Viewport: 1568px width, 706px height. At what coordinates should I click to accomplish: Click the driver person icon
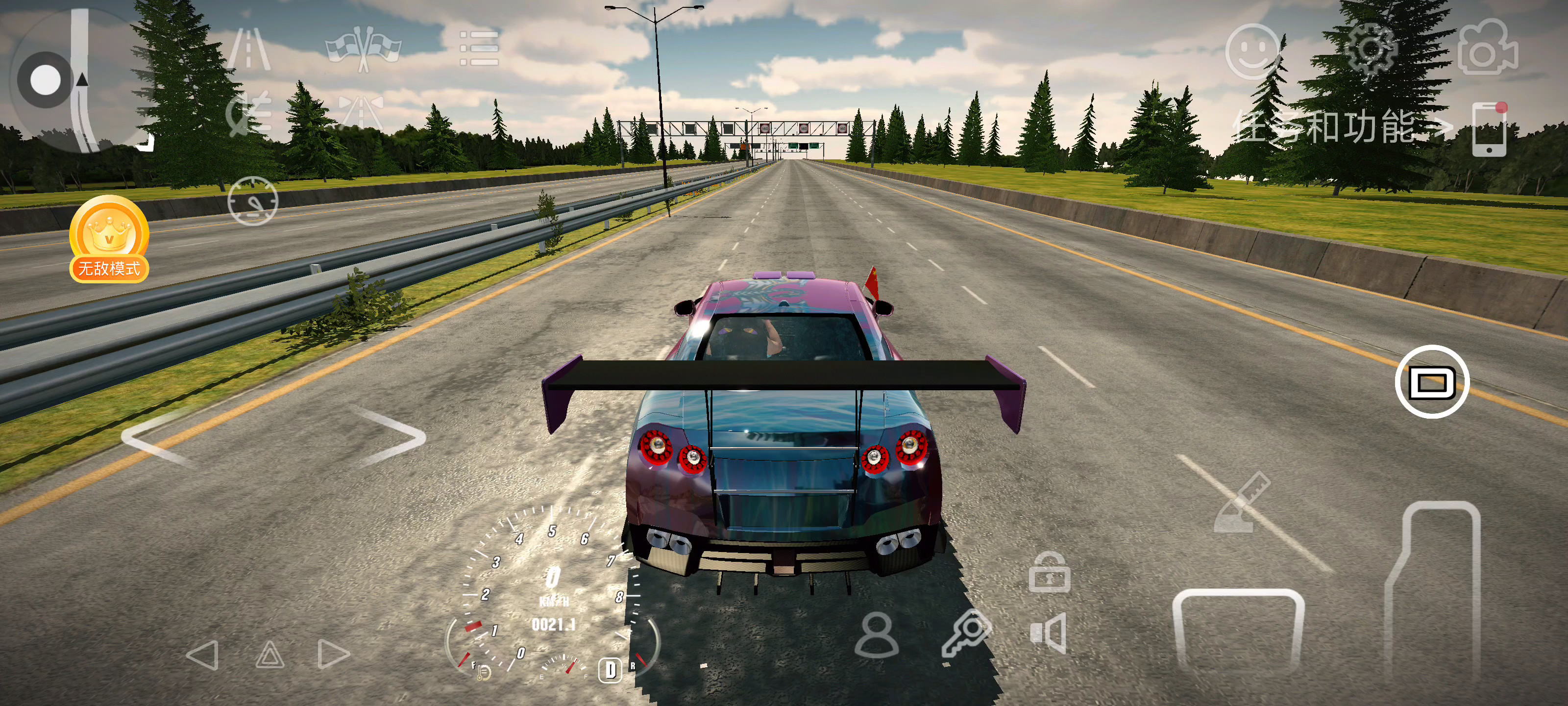(876, 635)
